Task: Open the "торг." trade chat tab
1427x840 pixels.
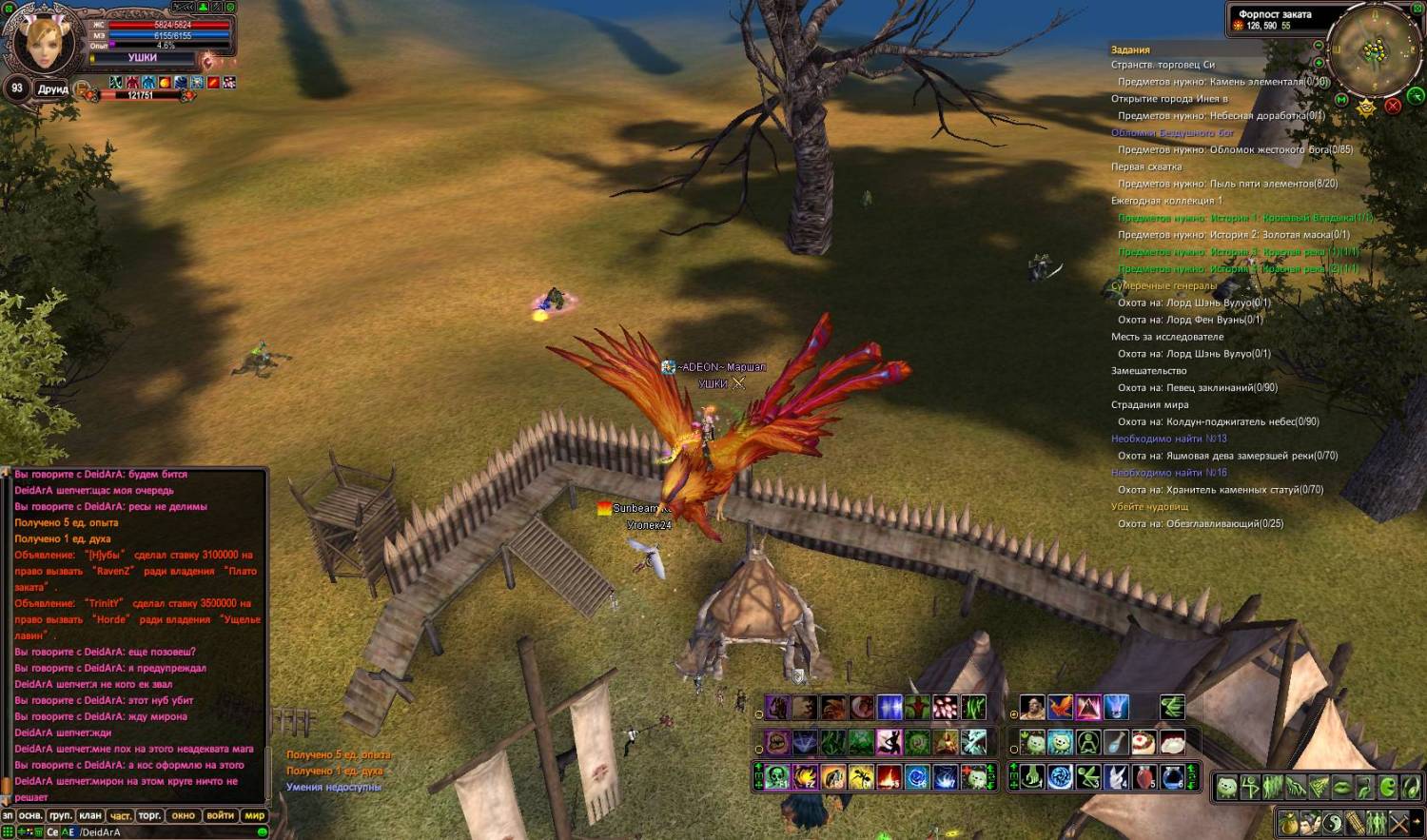Action: pyautogui.click(x=149, y=815)
